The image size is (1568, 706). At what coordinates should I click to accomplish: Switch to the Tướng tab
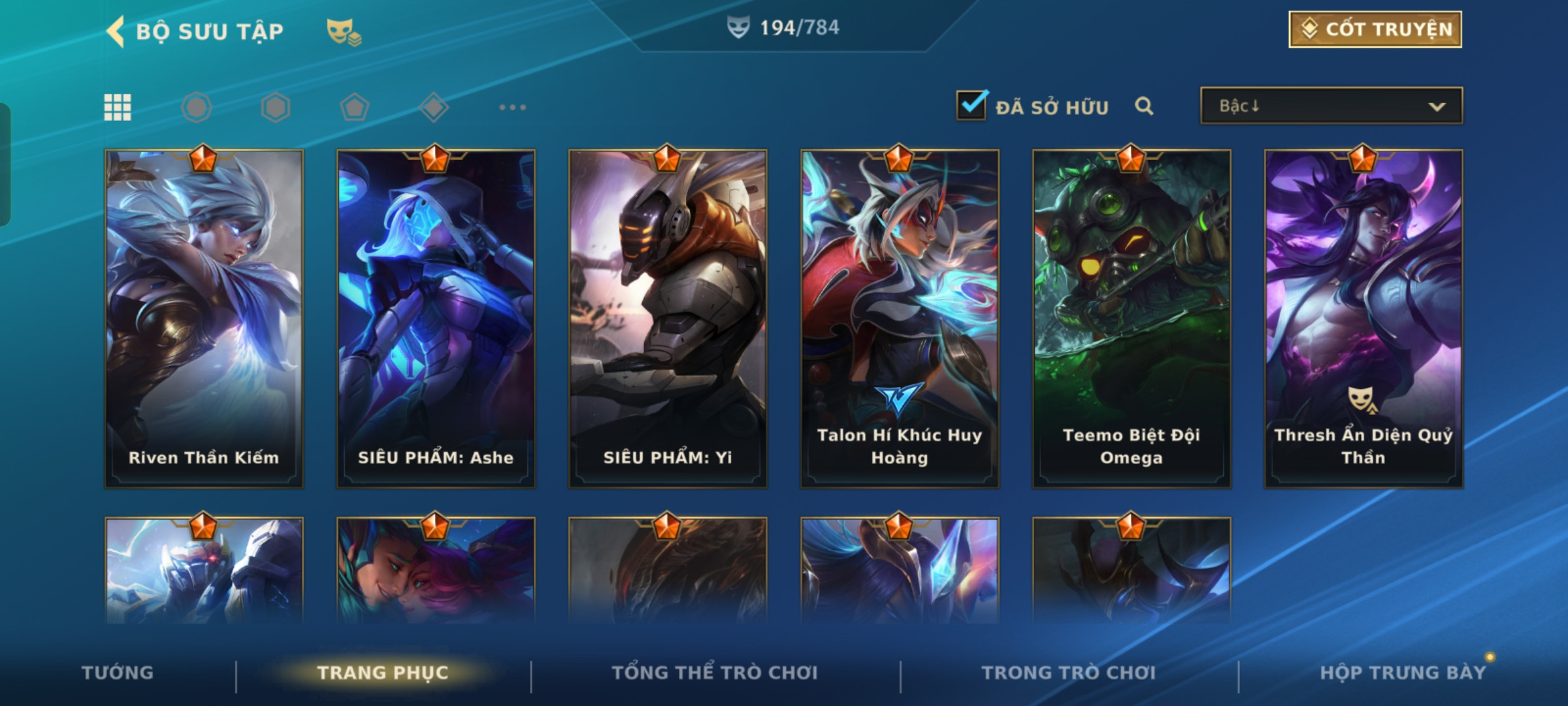coord(118,673)
